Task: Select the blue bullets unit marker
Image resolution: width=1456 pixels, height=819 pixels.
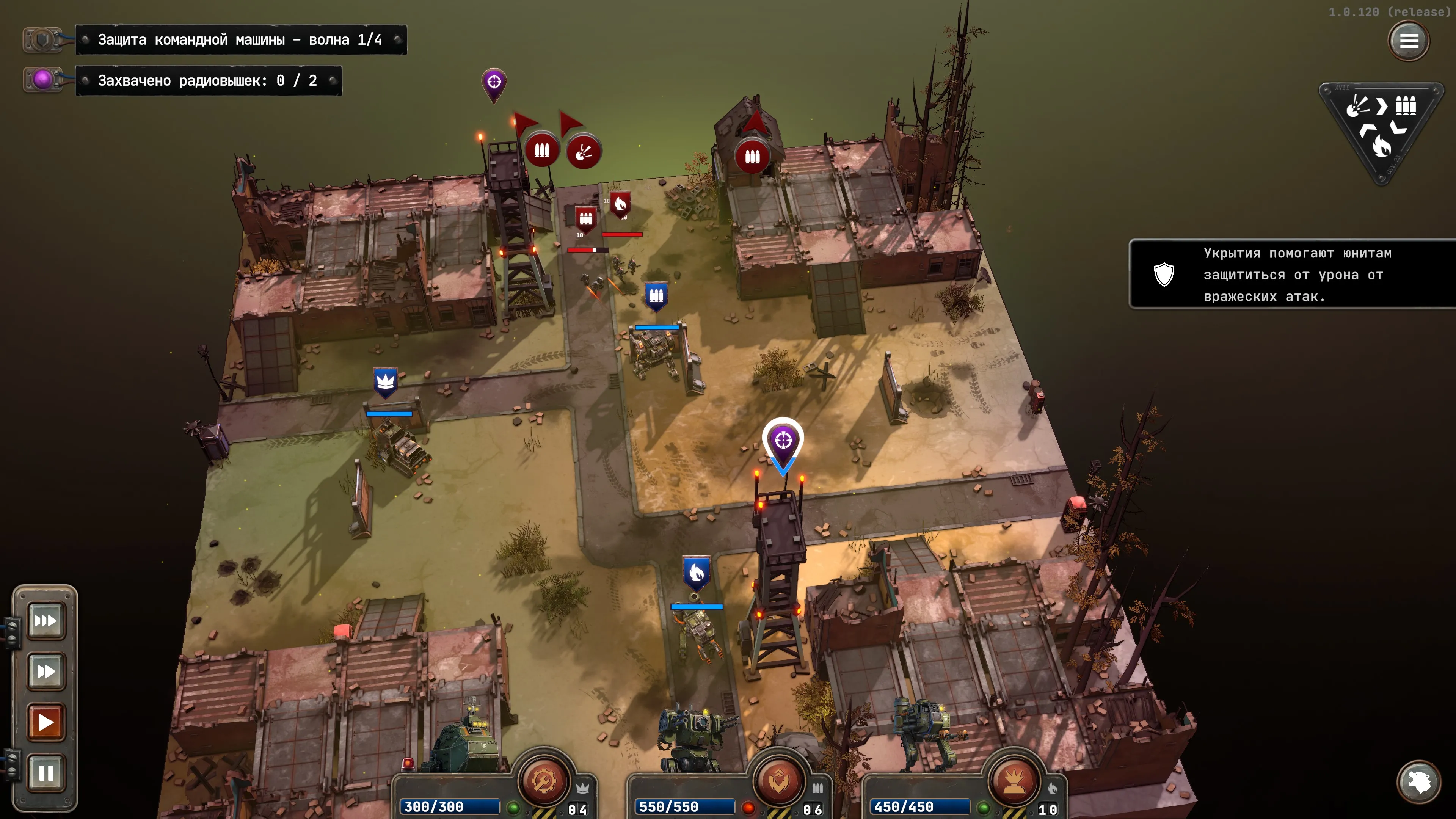Action: point(656,295)
